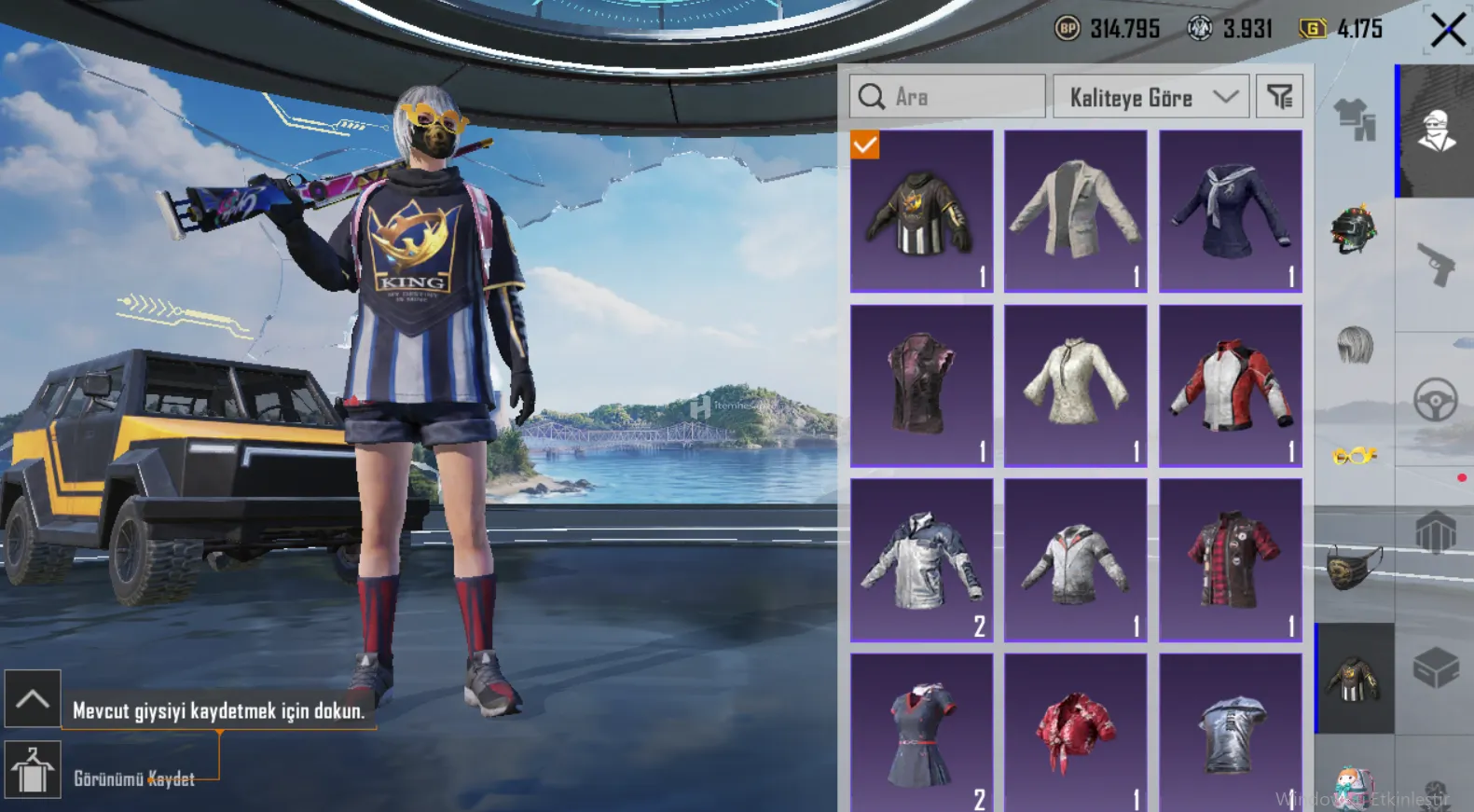Select the red floral tied shirt

1075,732
